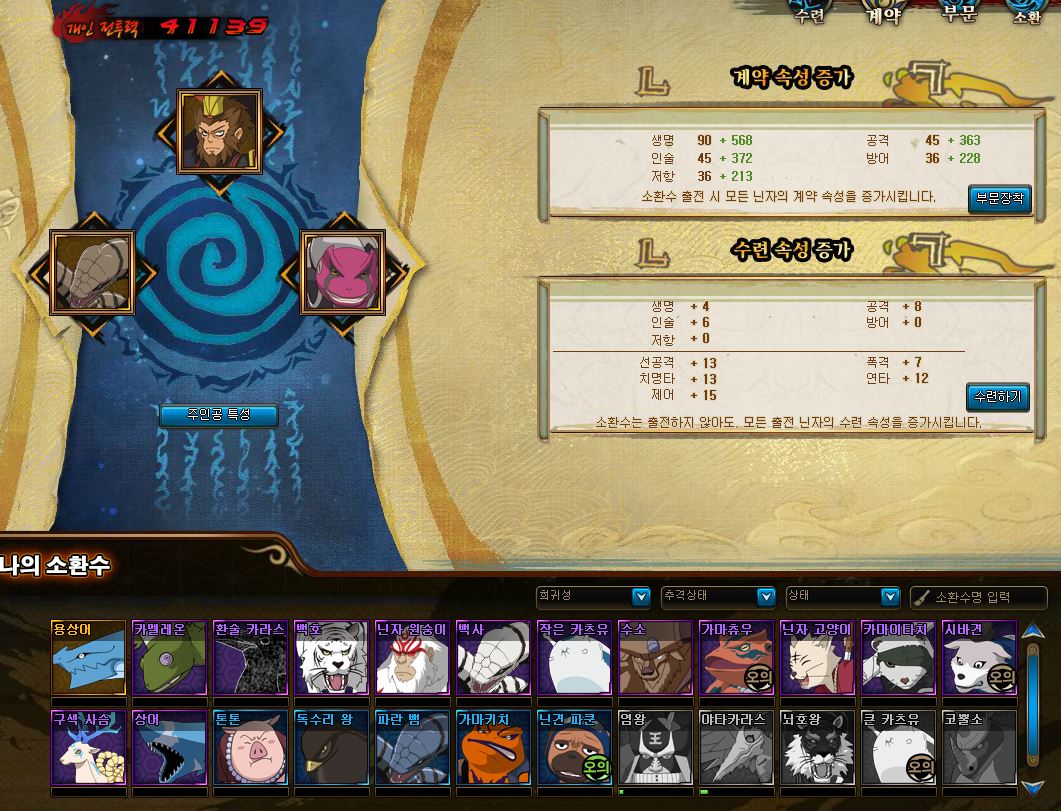Screen dimensions: 1061x811
Task: Focus the 소환수명 입력 search field
Action: tap(985, 597)
